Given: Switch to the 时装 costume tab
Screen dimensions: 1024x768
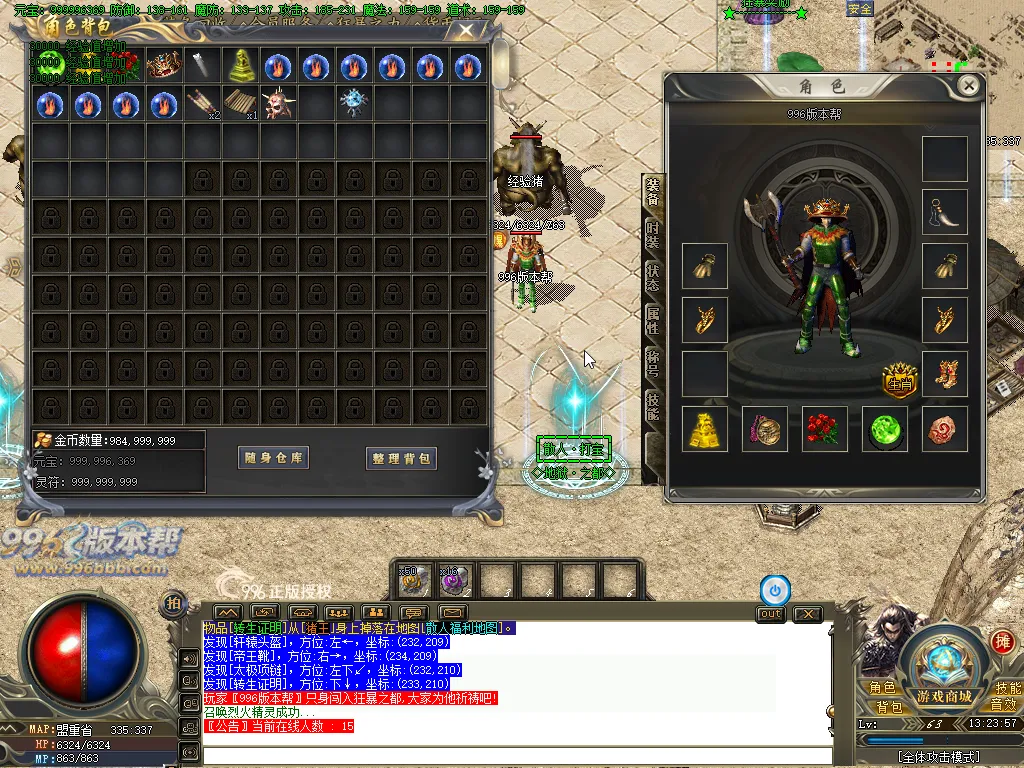Looking at the screenshot, I should [652, 234].
